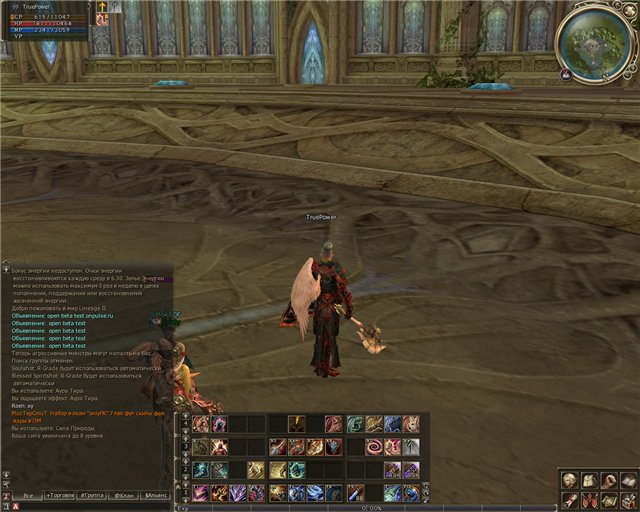
Task: Switch to the $Альянс chat tab
Action: click(156, 495)
